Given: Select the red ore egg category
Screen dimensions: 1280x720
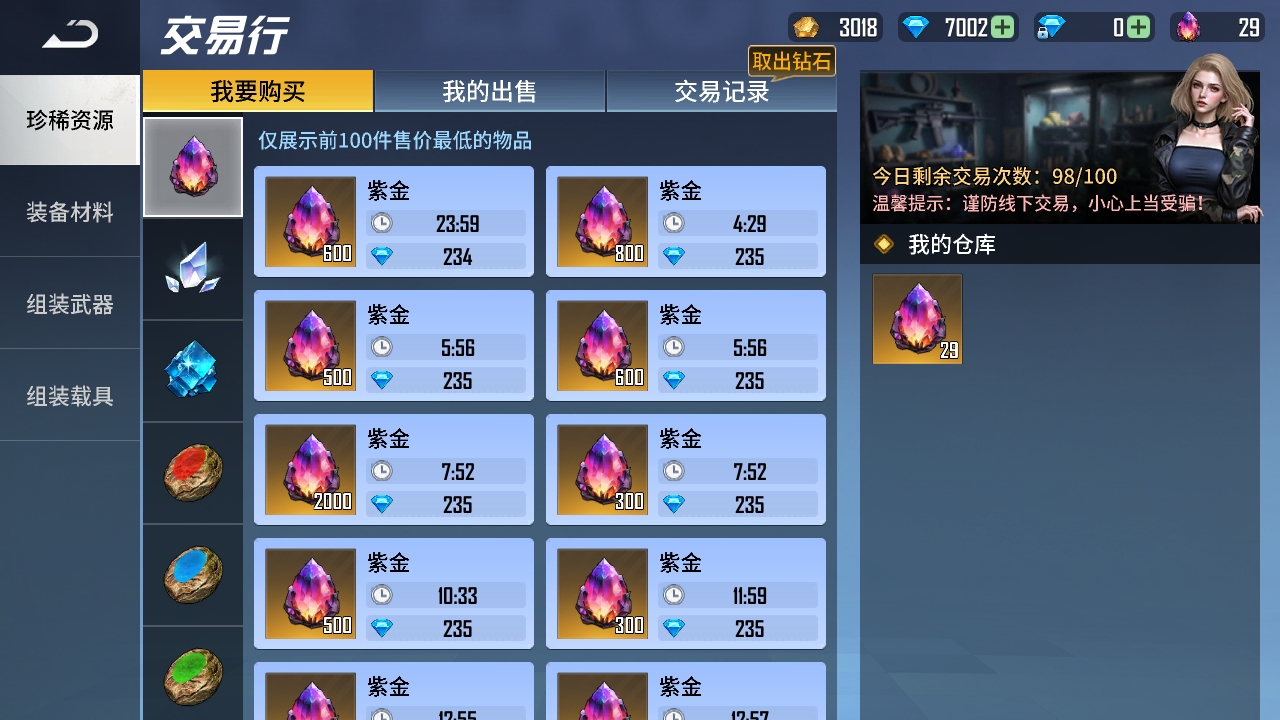Looking at the screenshot, I should point(192,472).
